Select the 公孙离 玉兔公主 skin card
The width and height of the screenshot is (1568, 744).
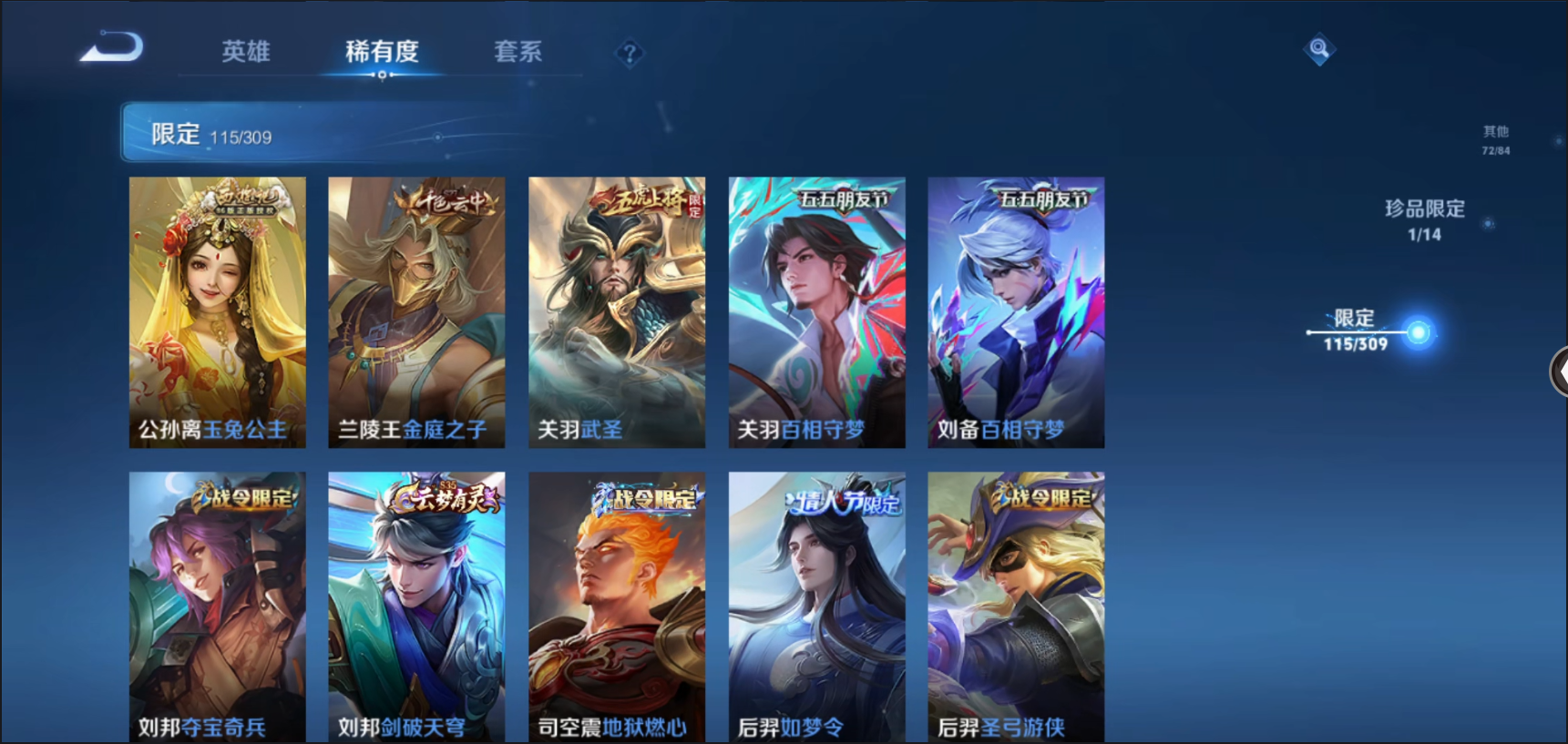(x=217, y=311)
